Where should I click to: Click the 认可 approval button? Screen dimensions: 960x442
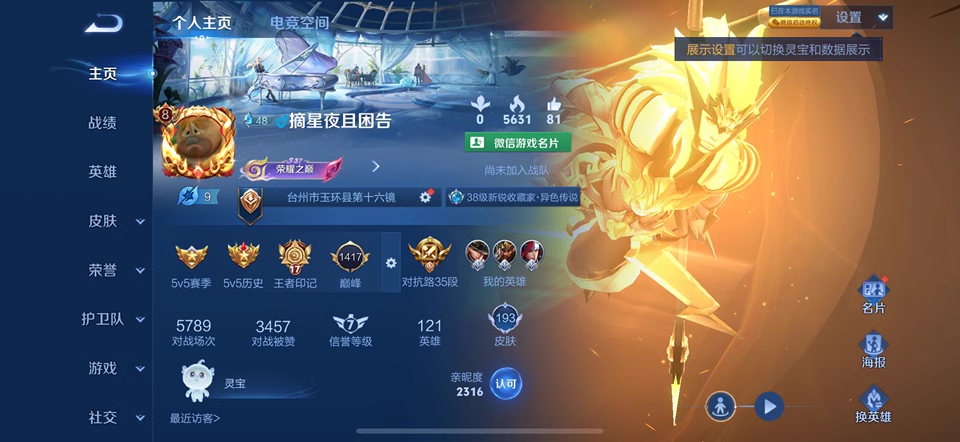pyautogui.click(x=506, y=383)
